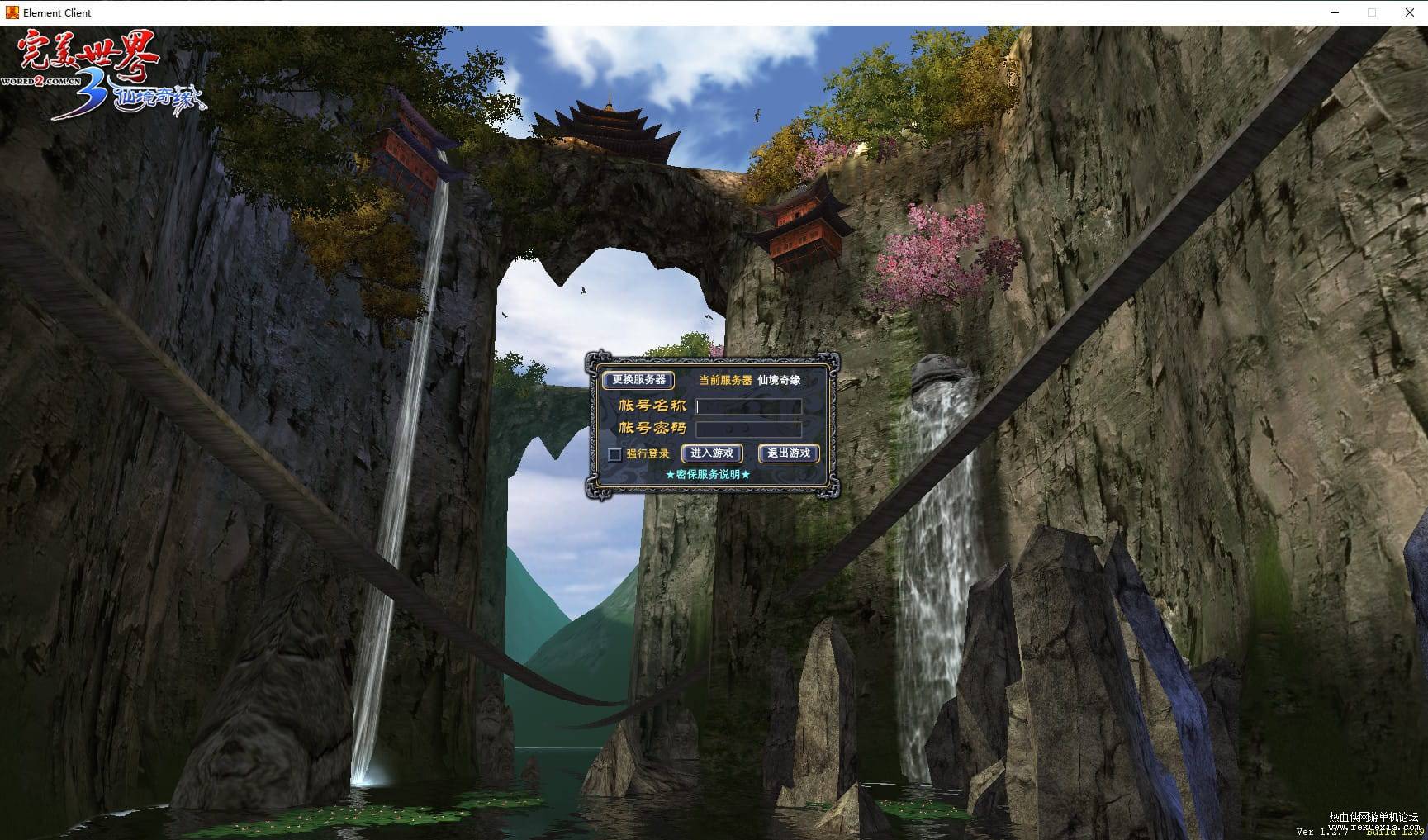Select the 帐号密码 password input field
The height and width of the screenshot is (840, 1428).
[748, 429]
